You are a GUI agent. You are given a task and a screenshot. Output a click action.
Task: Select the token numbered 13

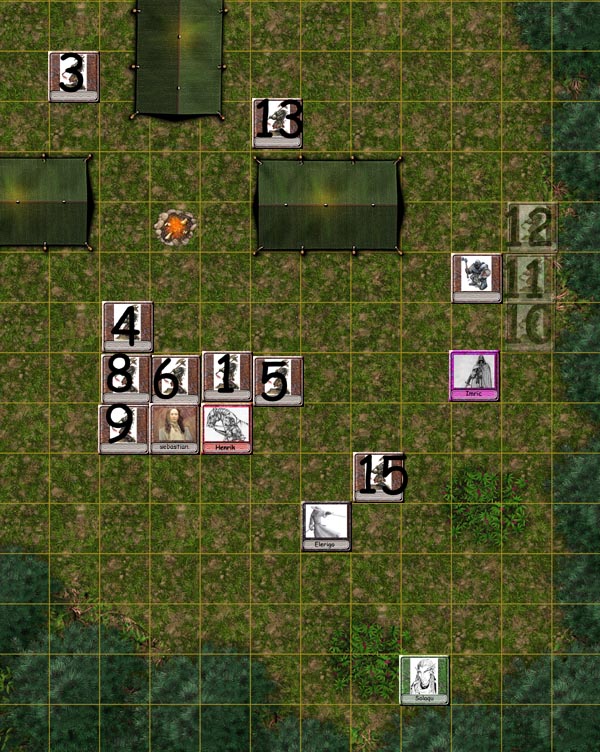tap(277, 123)
